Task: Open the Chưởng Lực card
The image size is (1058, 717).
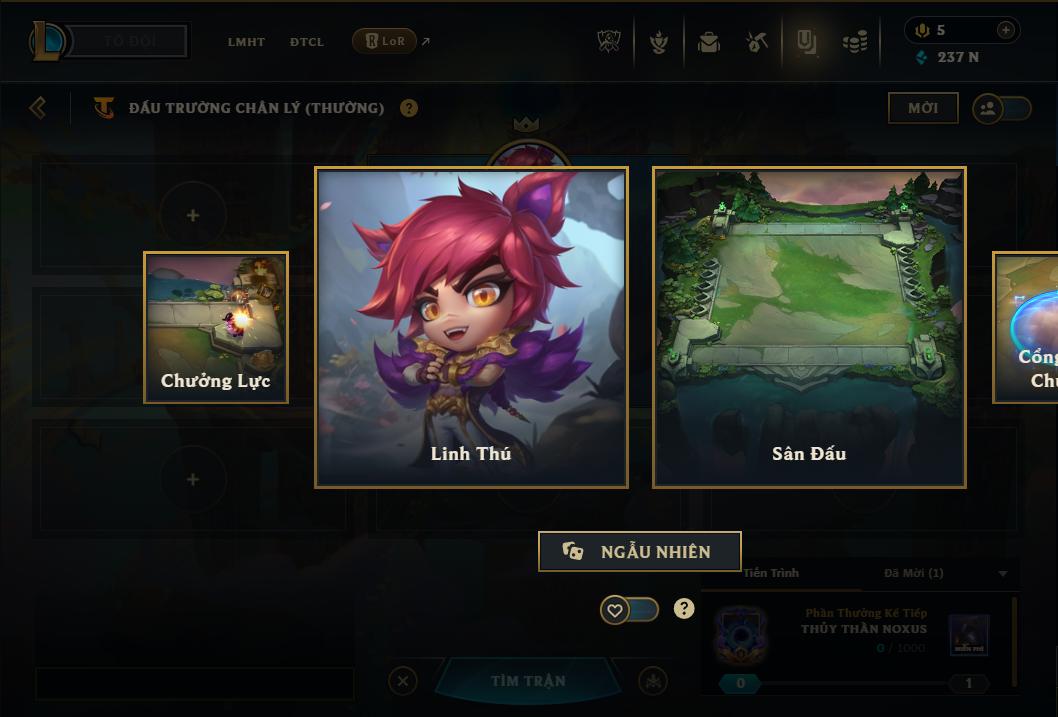Action: (x=216, y=327)
